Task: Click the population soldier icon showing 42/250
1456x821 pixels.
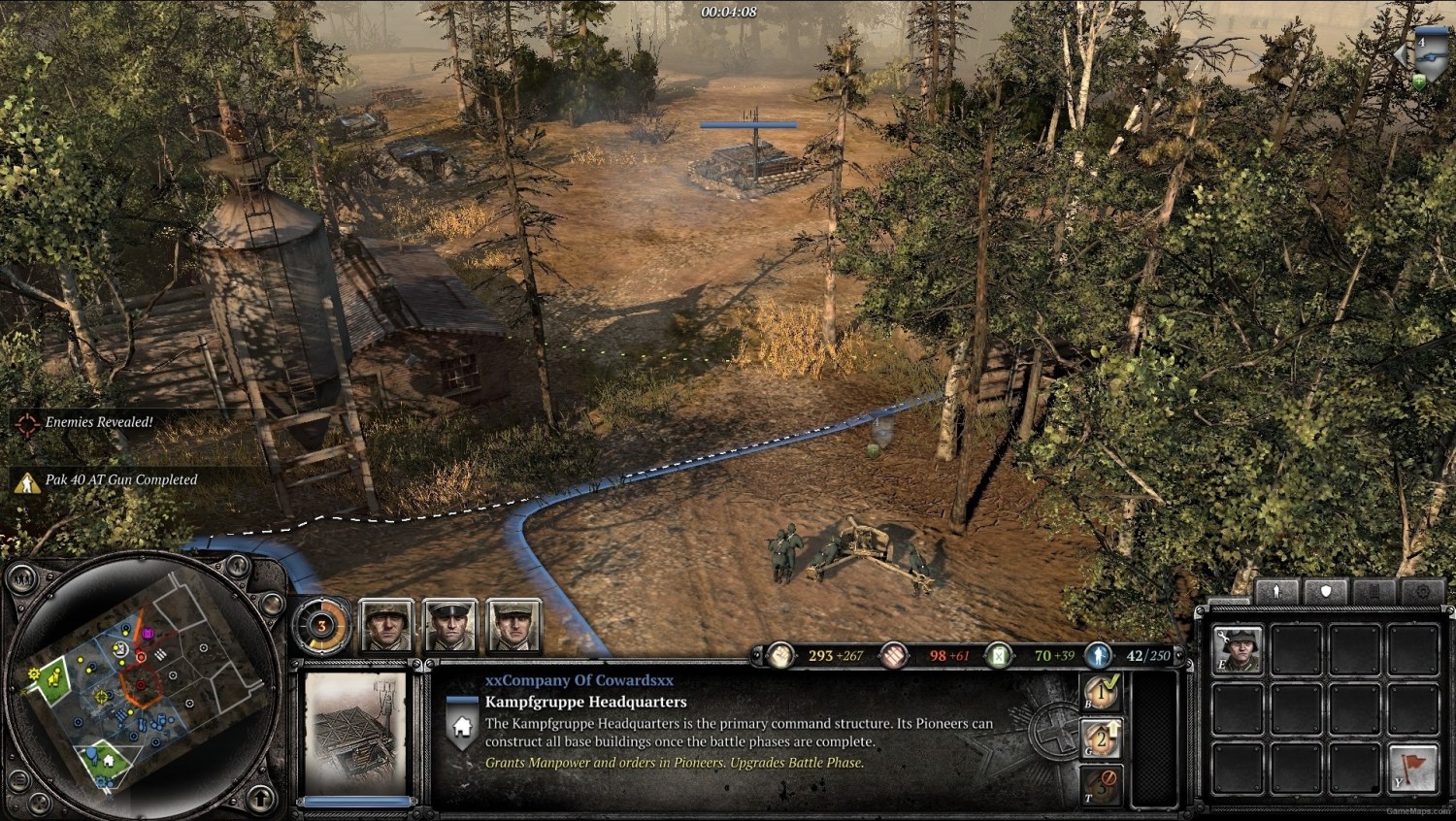Action: (1098, 656)
